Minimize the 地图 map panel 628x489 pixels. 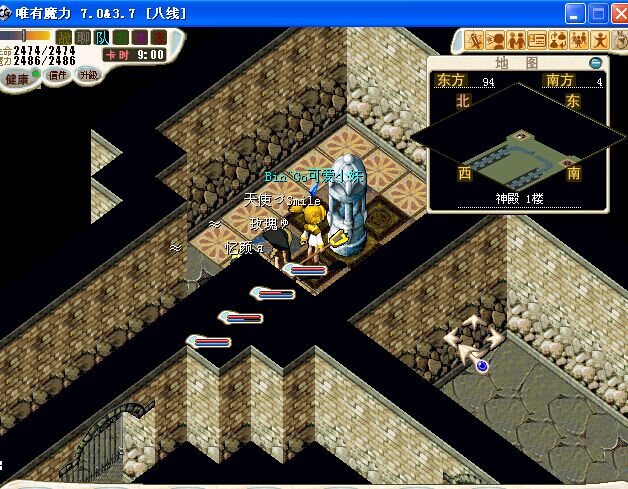(596, 62)
